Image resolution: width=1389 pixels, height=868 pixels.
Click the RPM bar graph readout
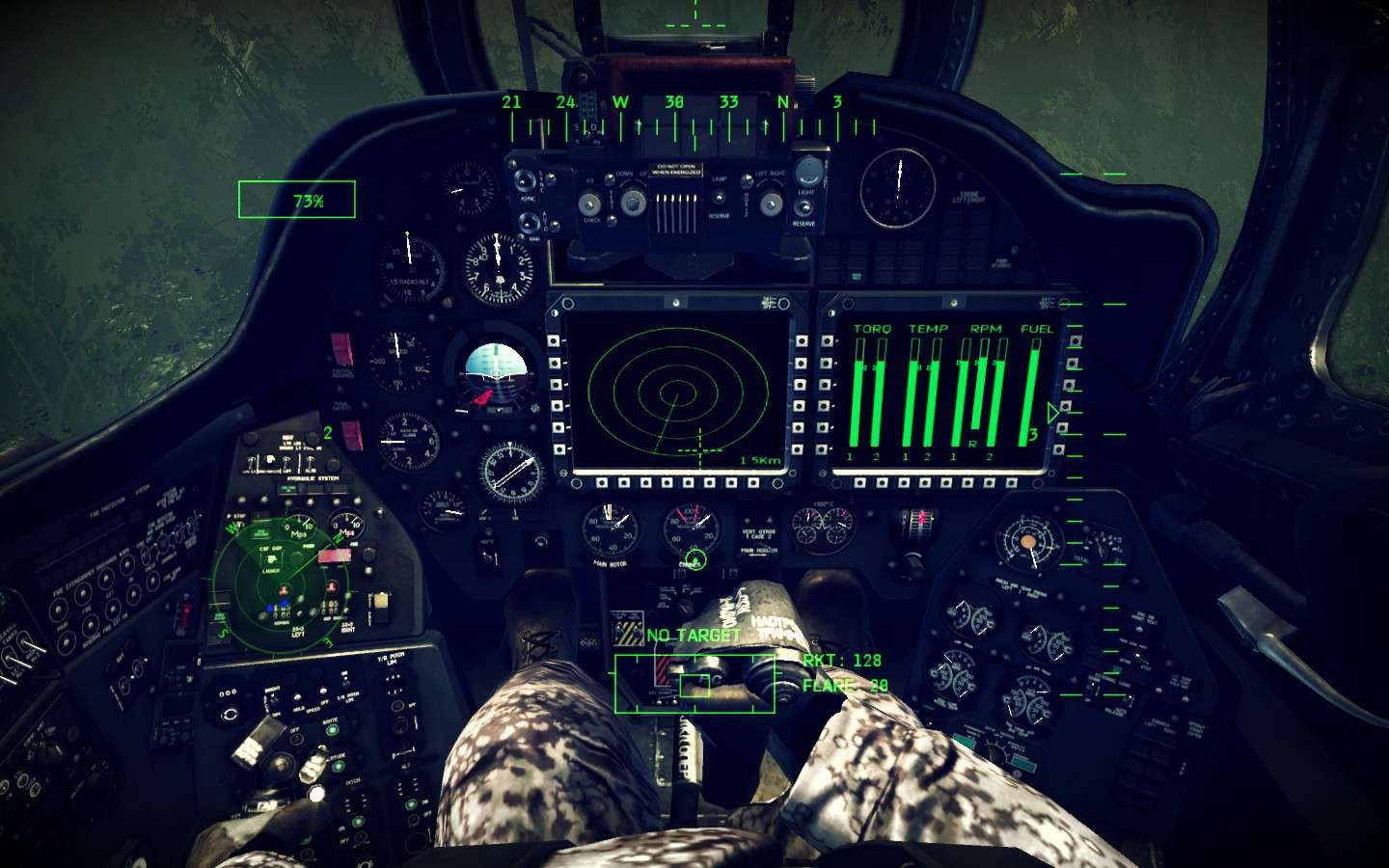pyautogui.click(x=981, y=386)
